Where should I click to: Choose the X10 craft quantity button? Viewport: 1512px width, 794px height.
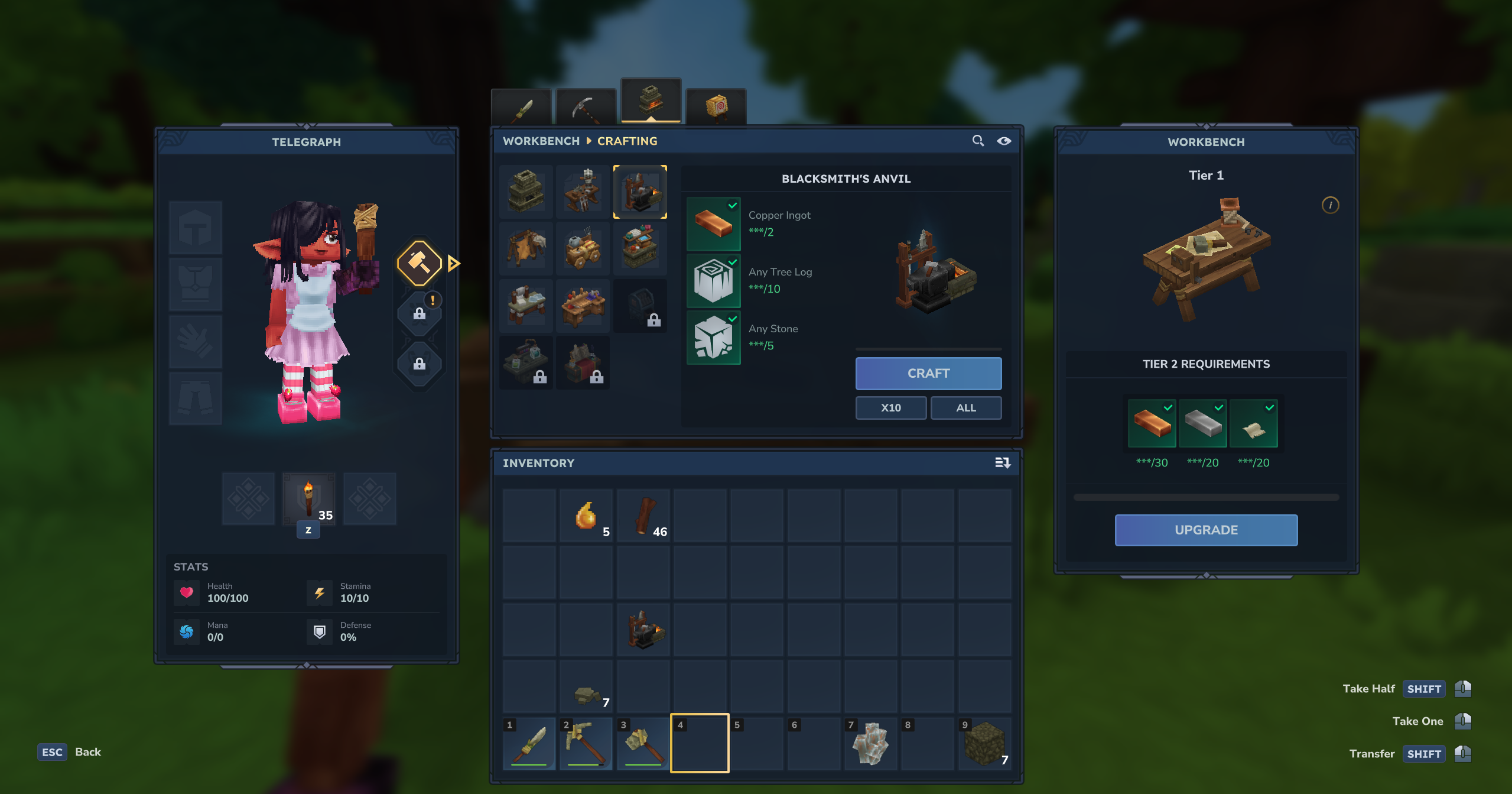pos(890,407)
